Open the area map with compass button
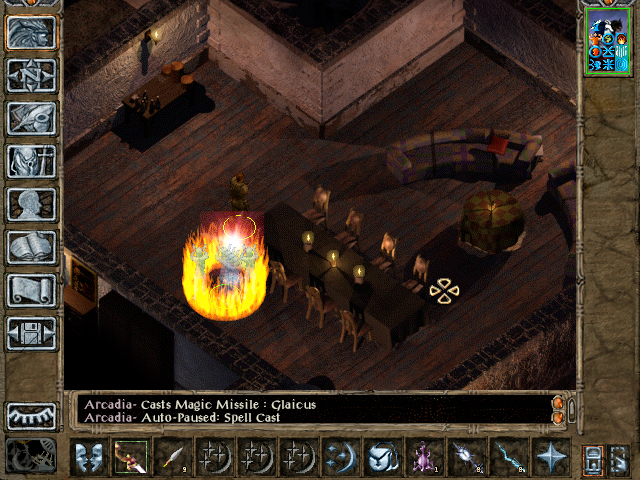The image size is (640, 480). click(x=31, y=75)
